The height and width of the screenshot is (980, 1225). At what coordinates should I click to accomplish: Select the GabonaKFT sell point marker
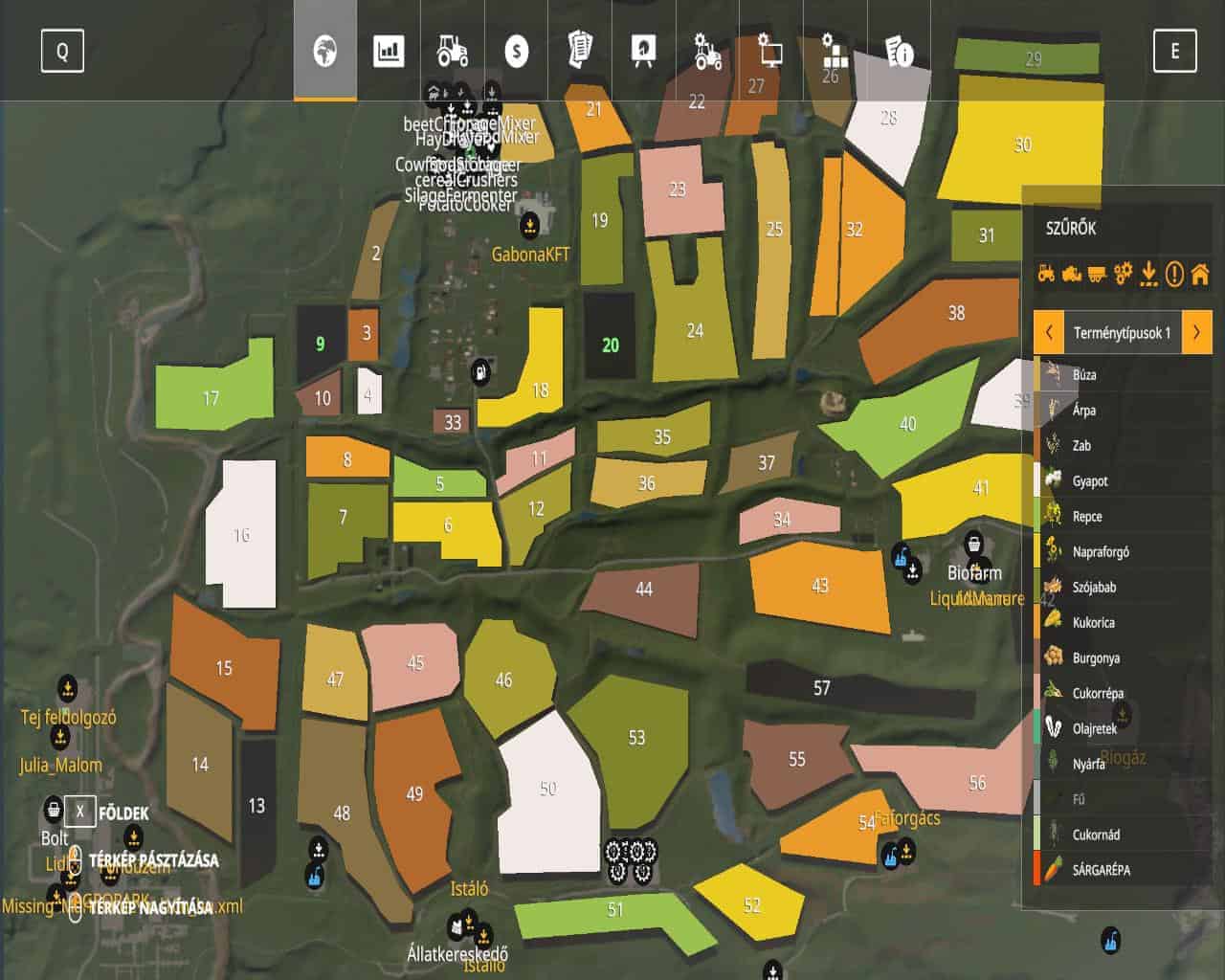point(529,227)
